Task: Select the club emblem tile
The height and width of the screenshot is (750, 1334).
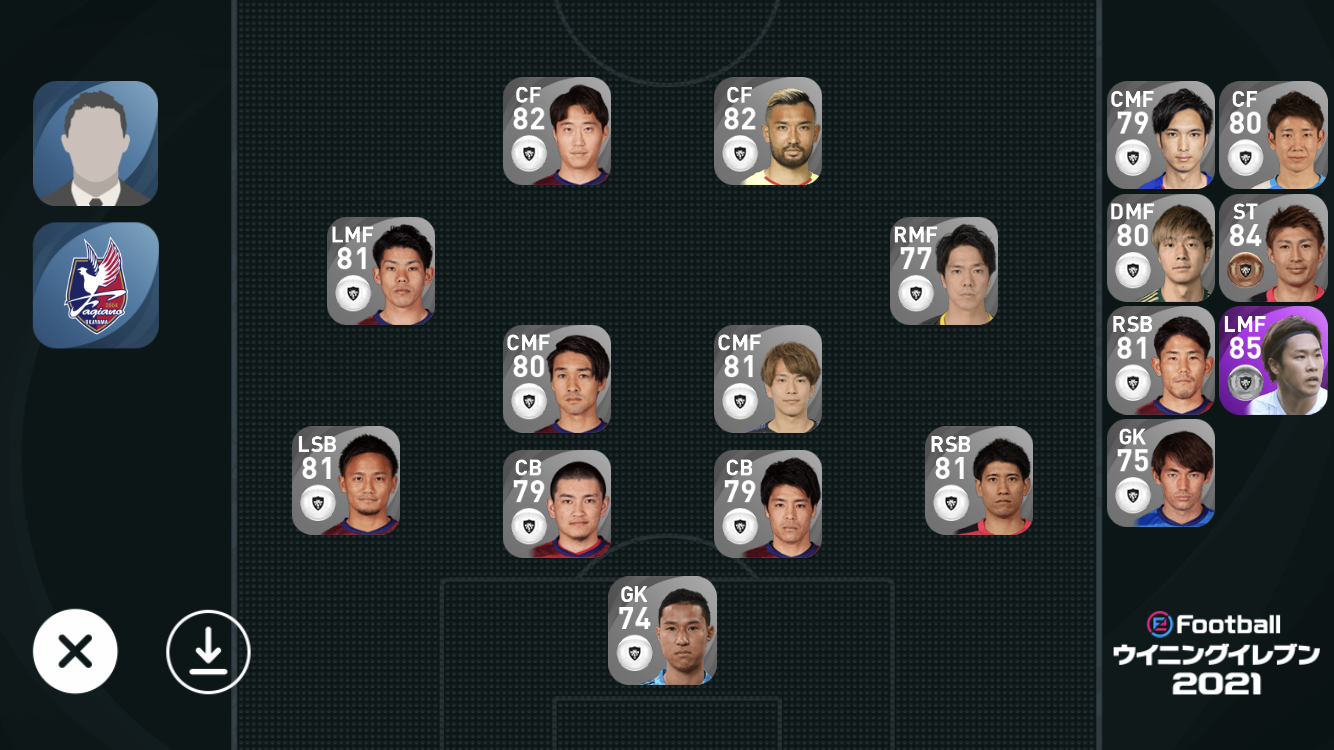Action: 96,285
